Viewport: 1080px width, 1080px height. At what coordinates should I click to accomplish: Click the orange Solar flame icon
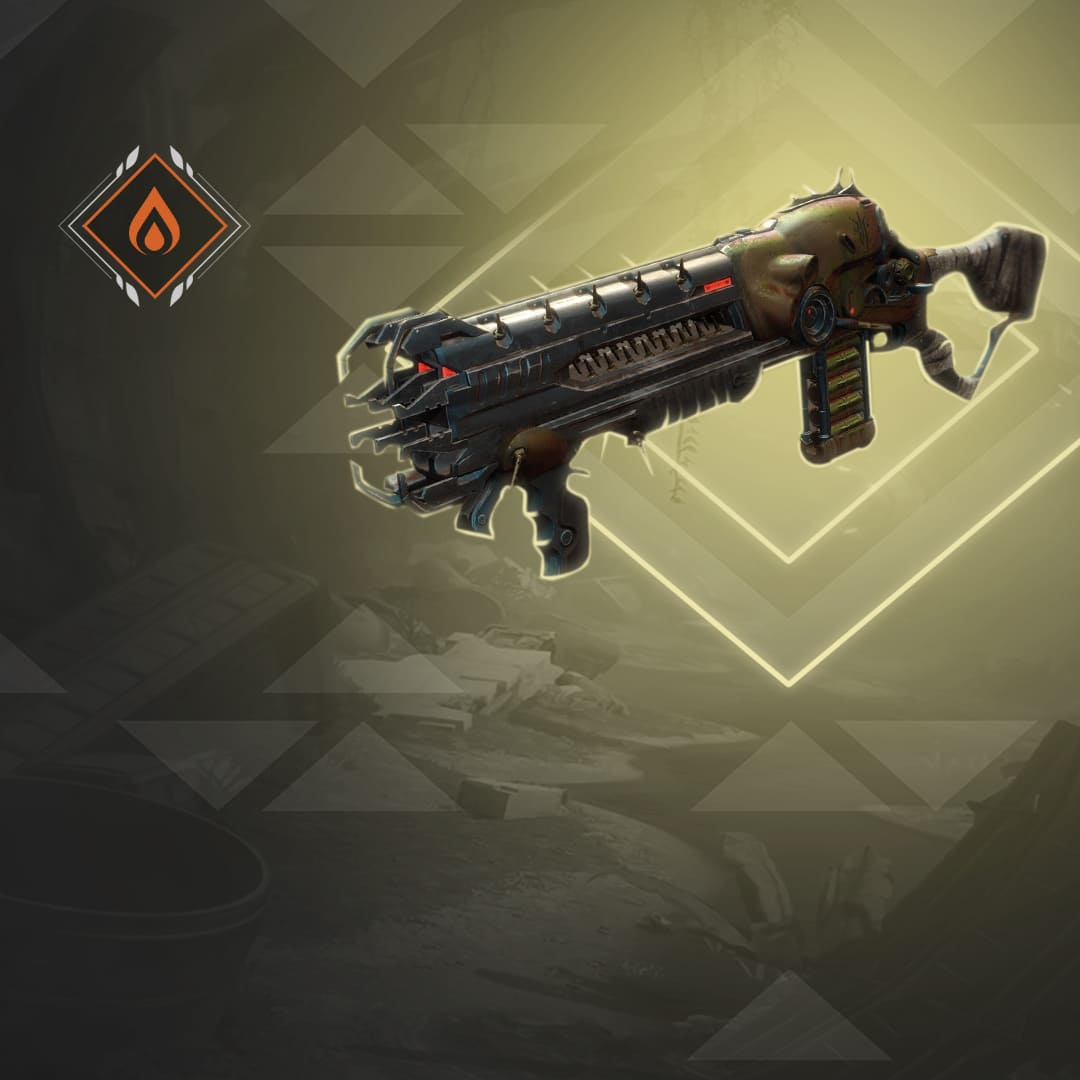pos(154,226)
